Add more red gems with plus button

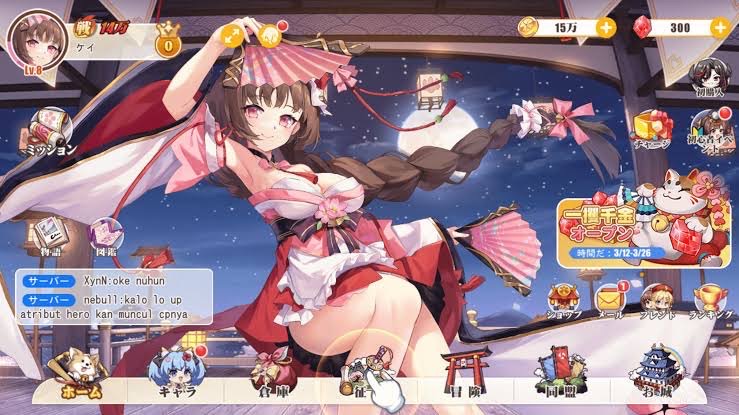click(719, 27)
